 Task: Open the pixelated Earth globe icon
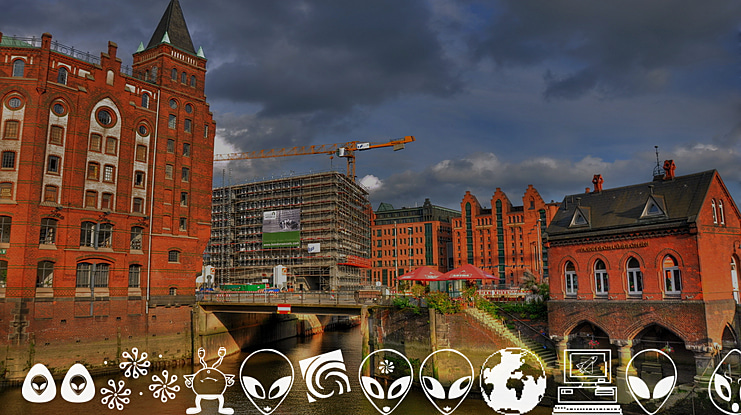pos(512,381)
